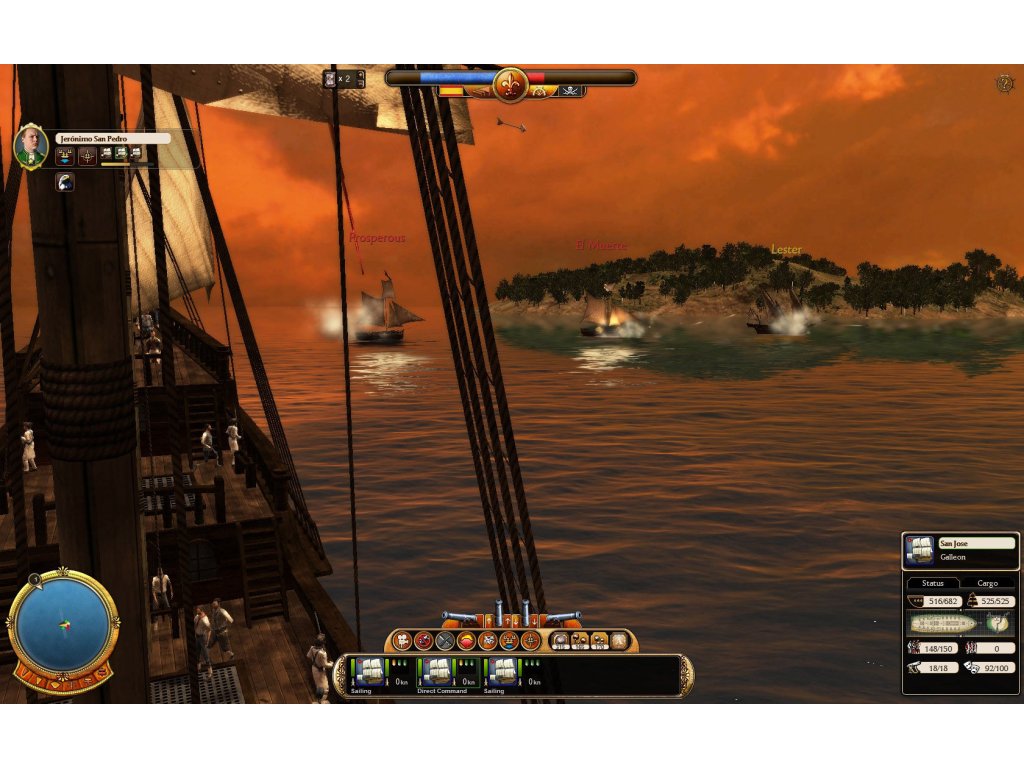Click the ship with waves command icon
This screenshot has height=768, width=1024.
[x=510, y=641]
